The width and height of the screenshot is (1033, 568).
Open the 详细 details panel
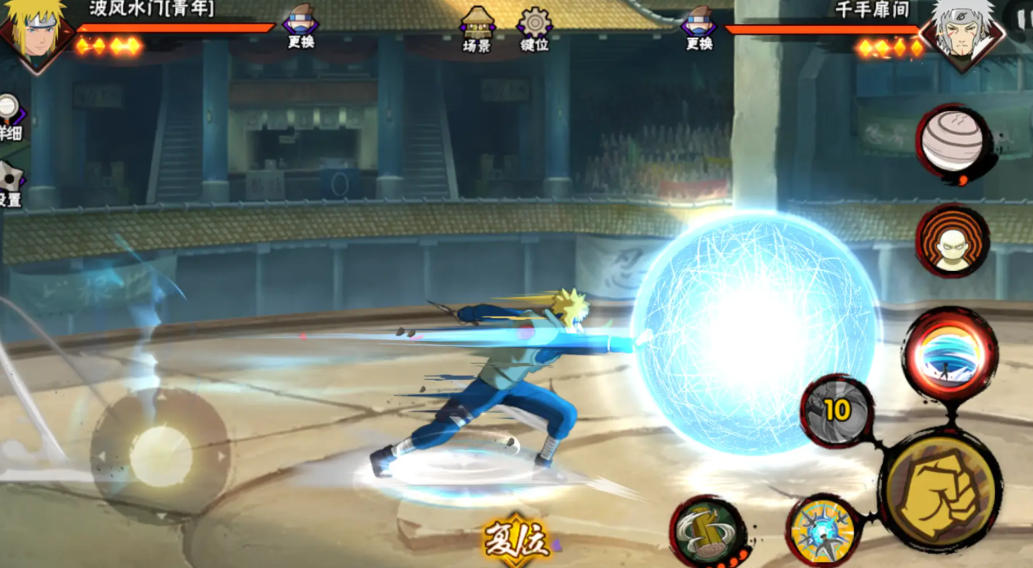tap(9, 117)
